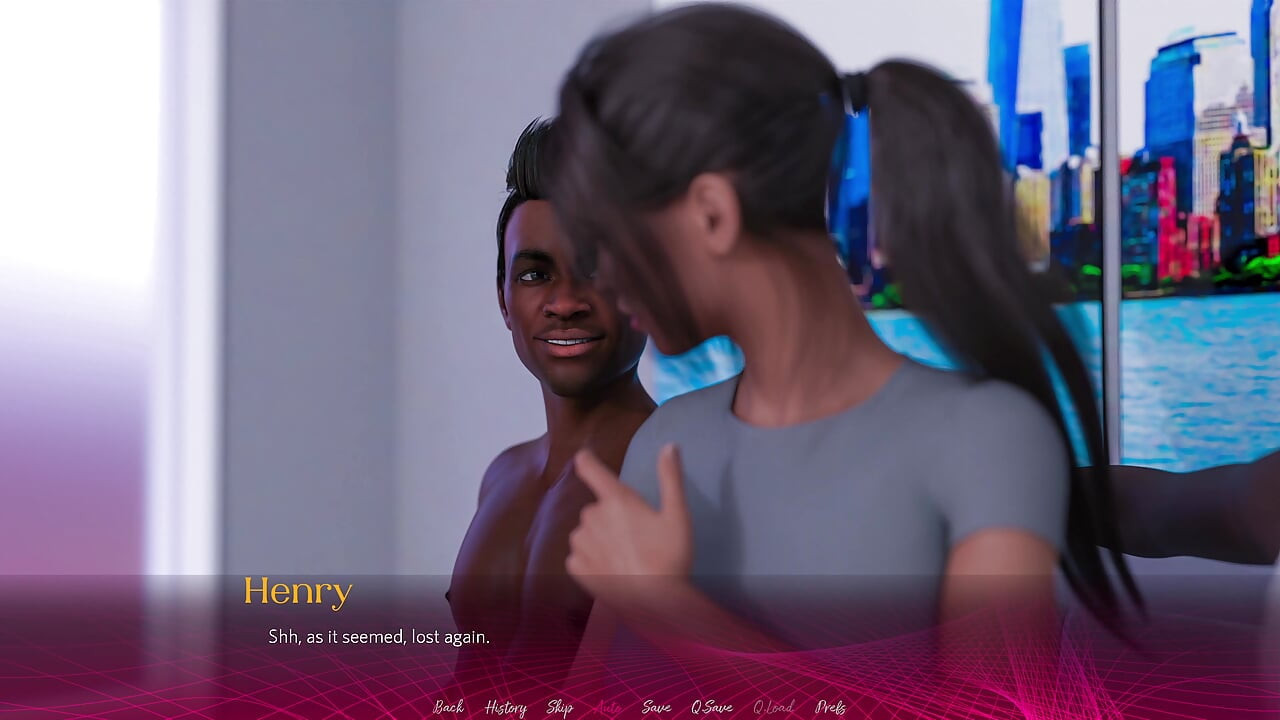This screenshot has height=720, width=1280.
Task: Click Henry's name label above the dialogue
Action: (x=299, y=591)
